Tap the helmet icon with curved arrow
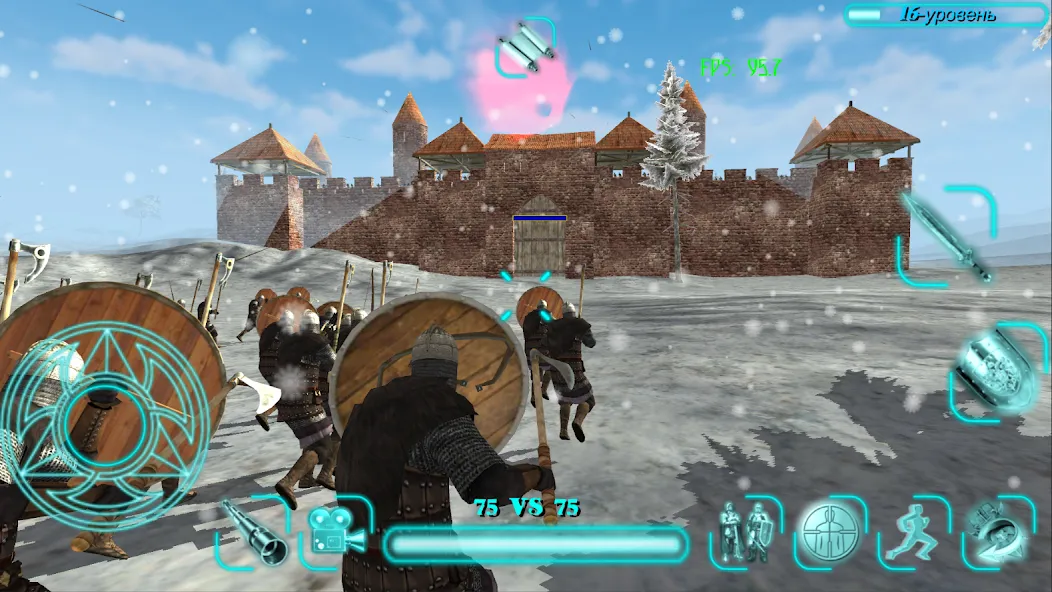The width and height of the screenshot is (1052, 592). (992, 531)
